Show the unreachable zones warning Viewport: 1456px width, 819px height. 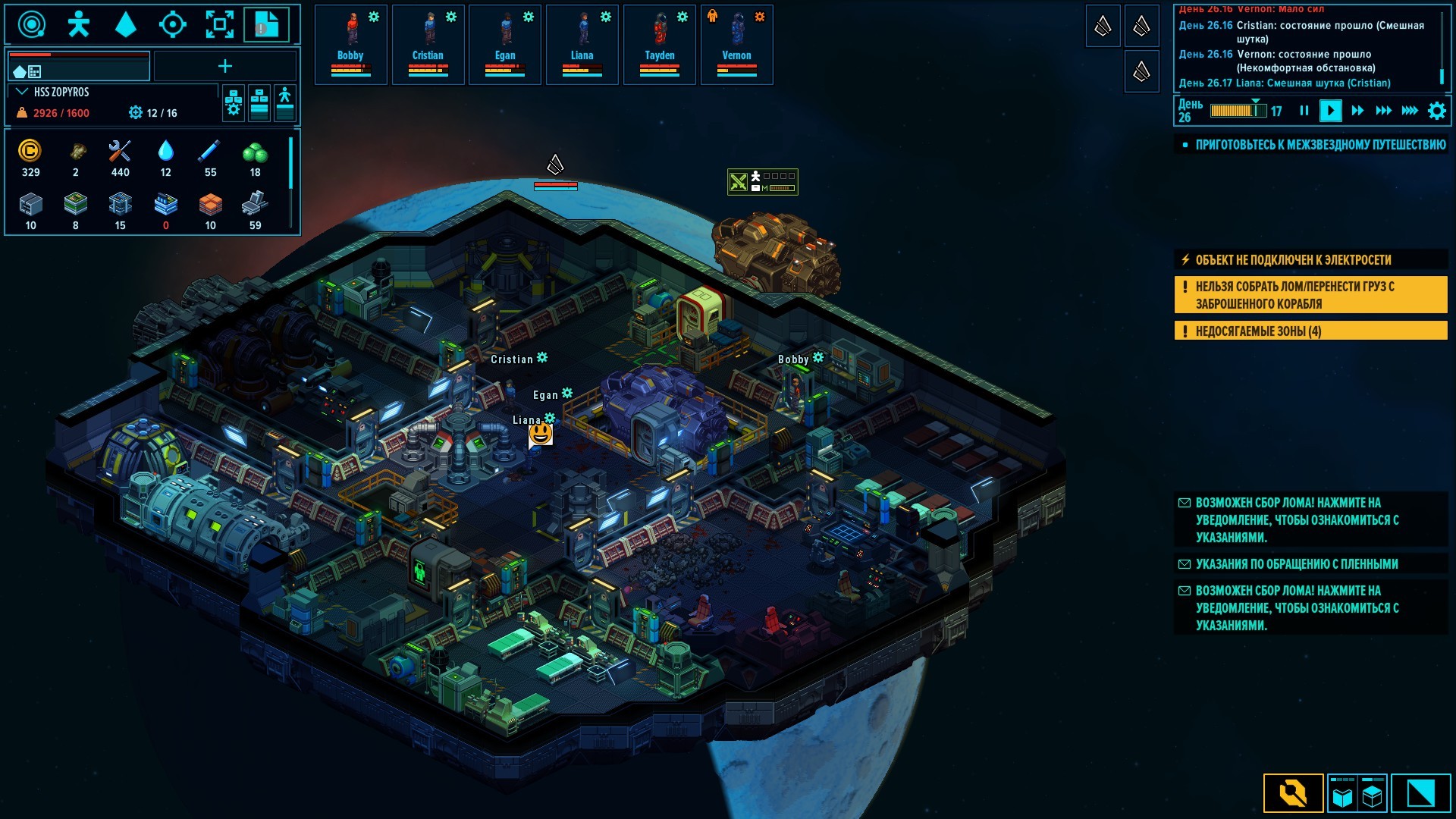(x=1310, y=331)
